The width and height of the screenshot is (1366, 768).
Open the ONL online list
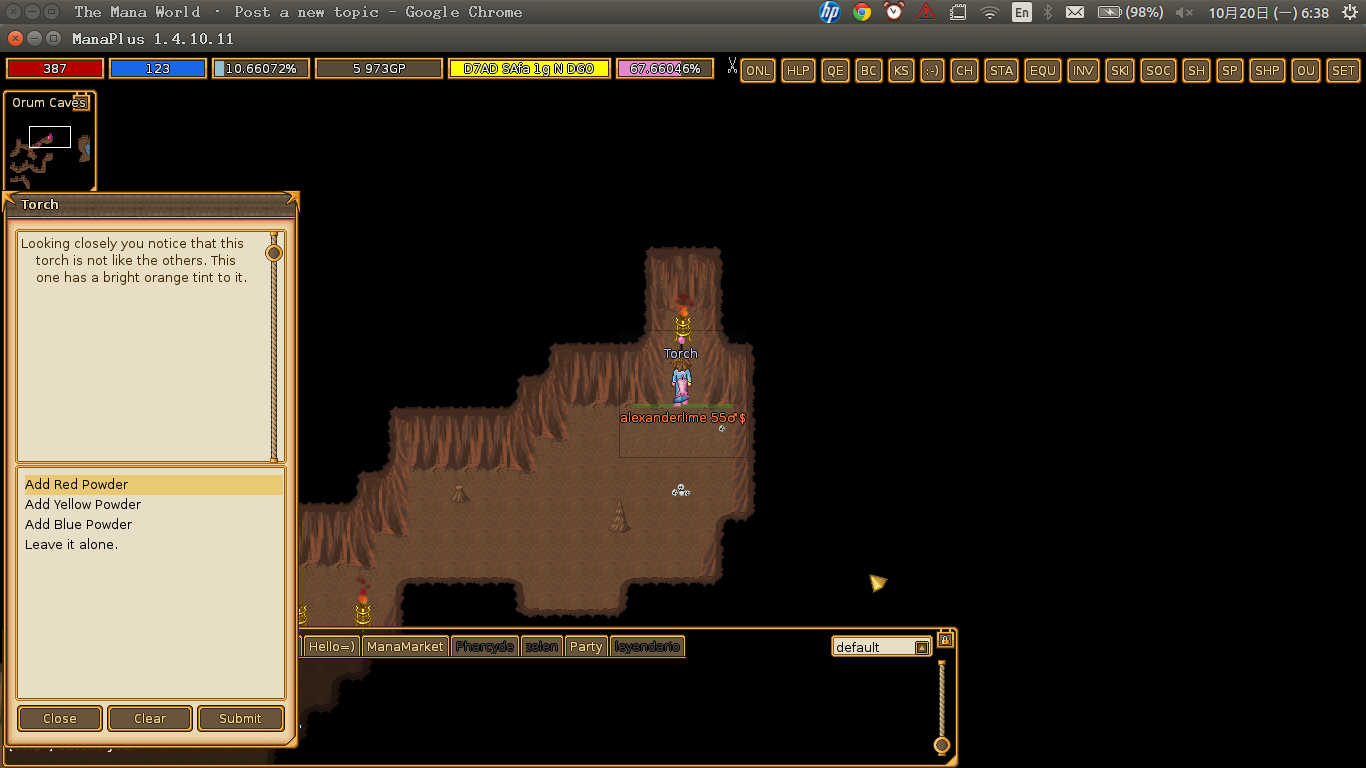point(757,71)
